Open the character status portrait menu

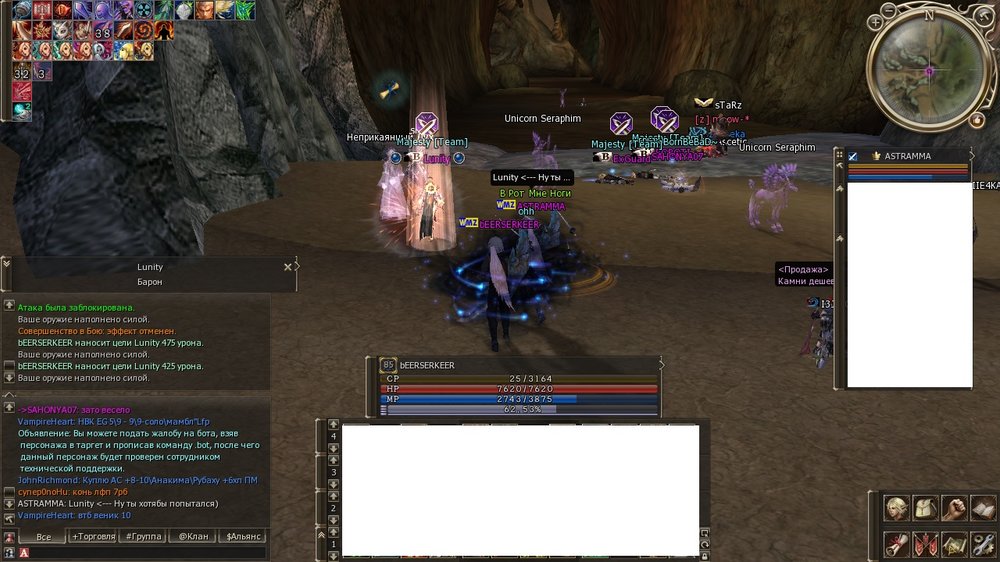tap(897, 508)
